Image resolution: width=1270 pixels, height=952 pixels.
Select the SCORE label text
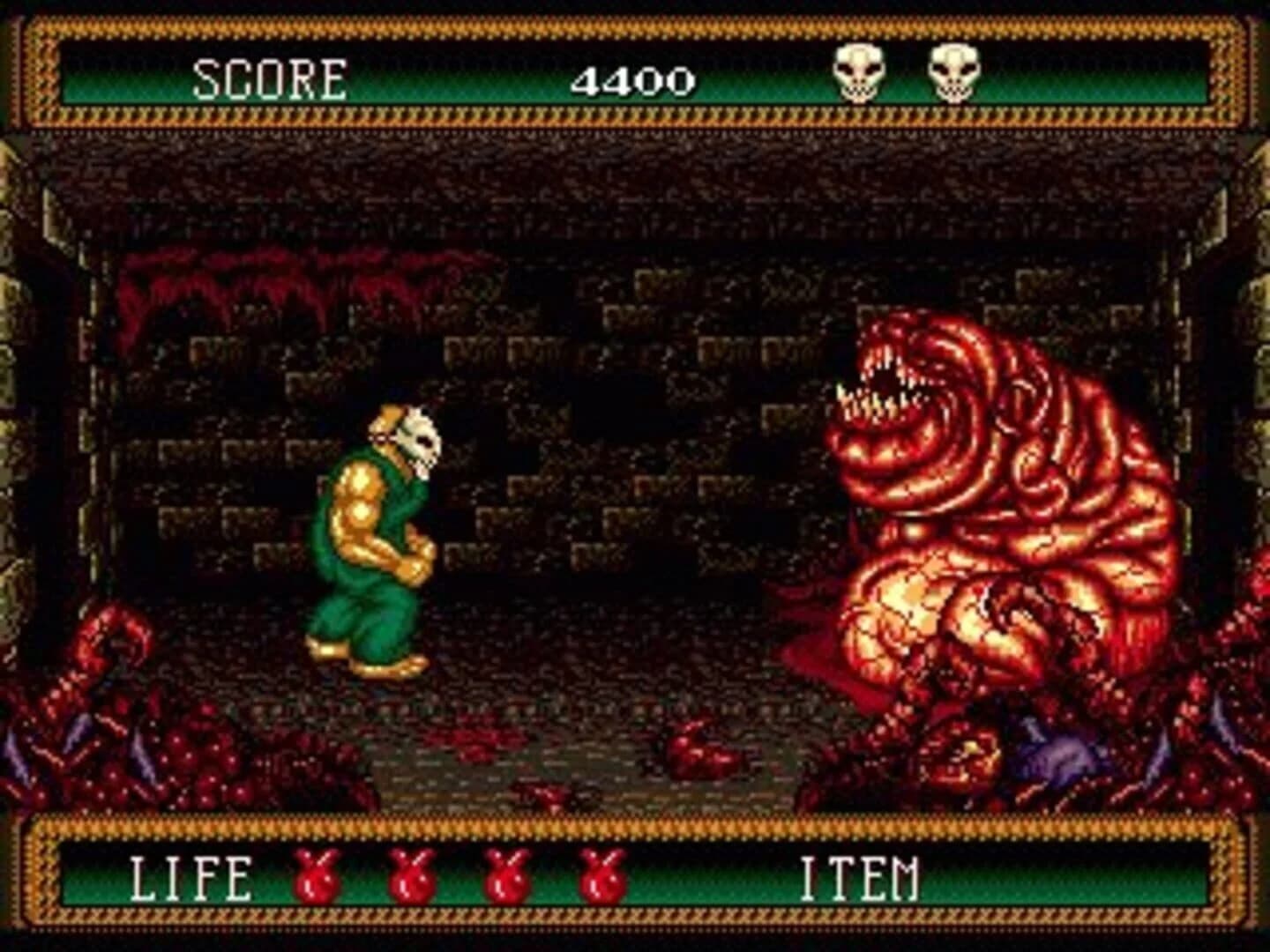[269, 79]
